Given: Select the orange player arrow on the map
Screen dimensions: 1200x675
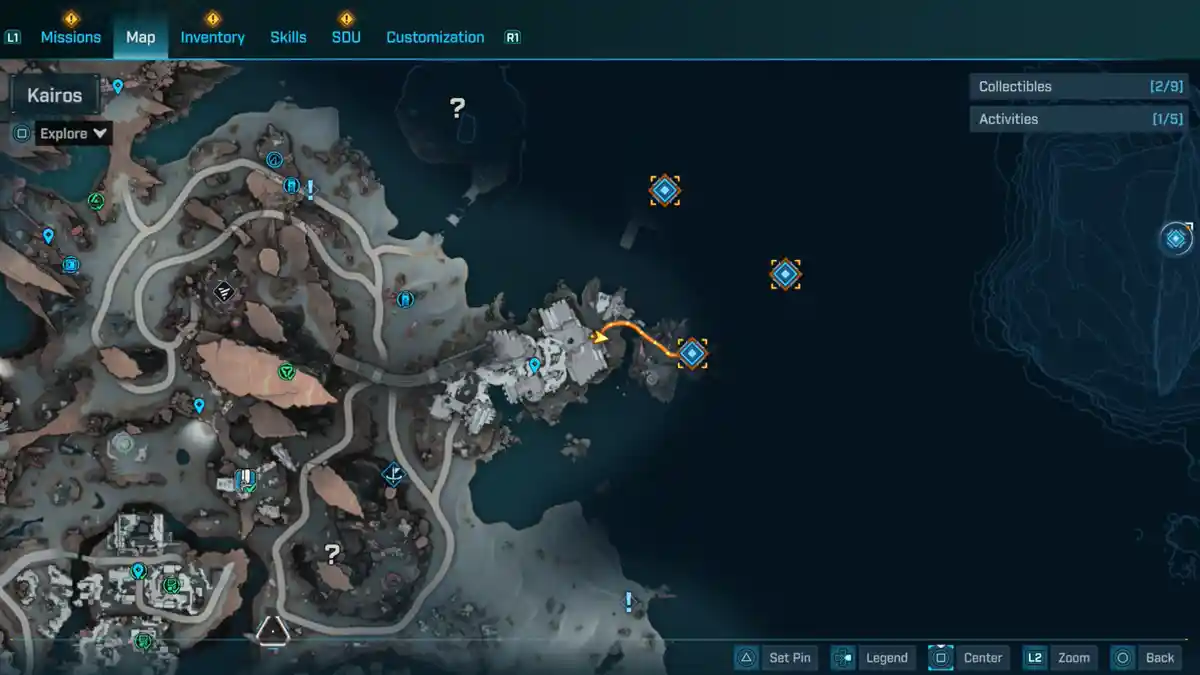Looking at the screenshot, I should [x=600, y=336].
